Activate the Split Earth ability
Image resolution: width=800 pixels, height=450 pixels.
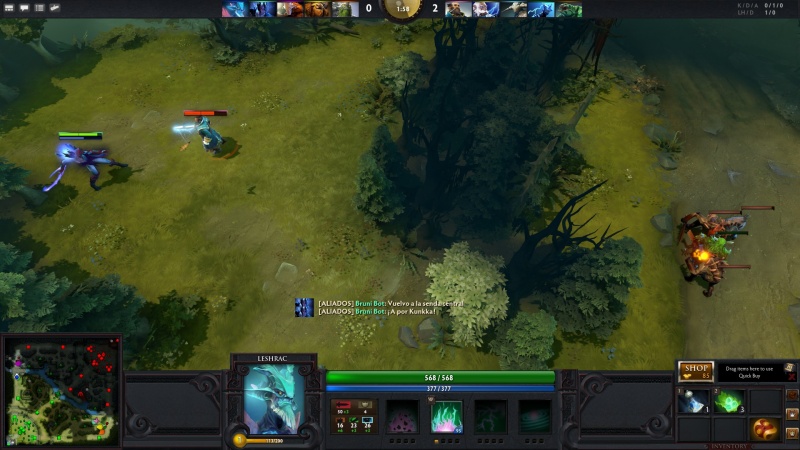coord(402,415)
